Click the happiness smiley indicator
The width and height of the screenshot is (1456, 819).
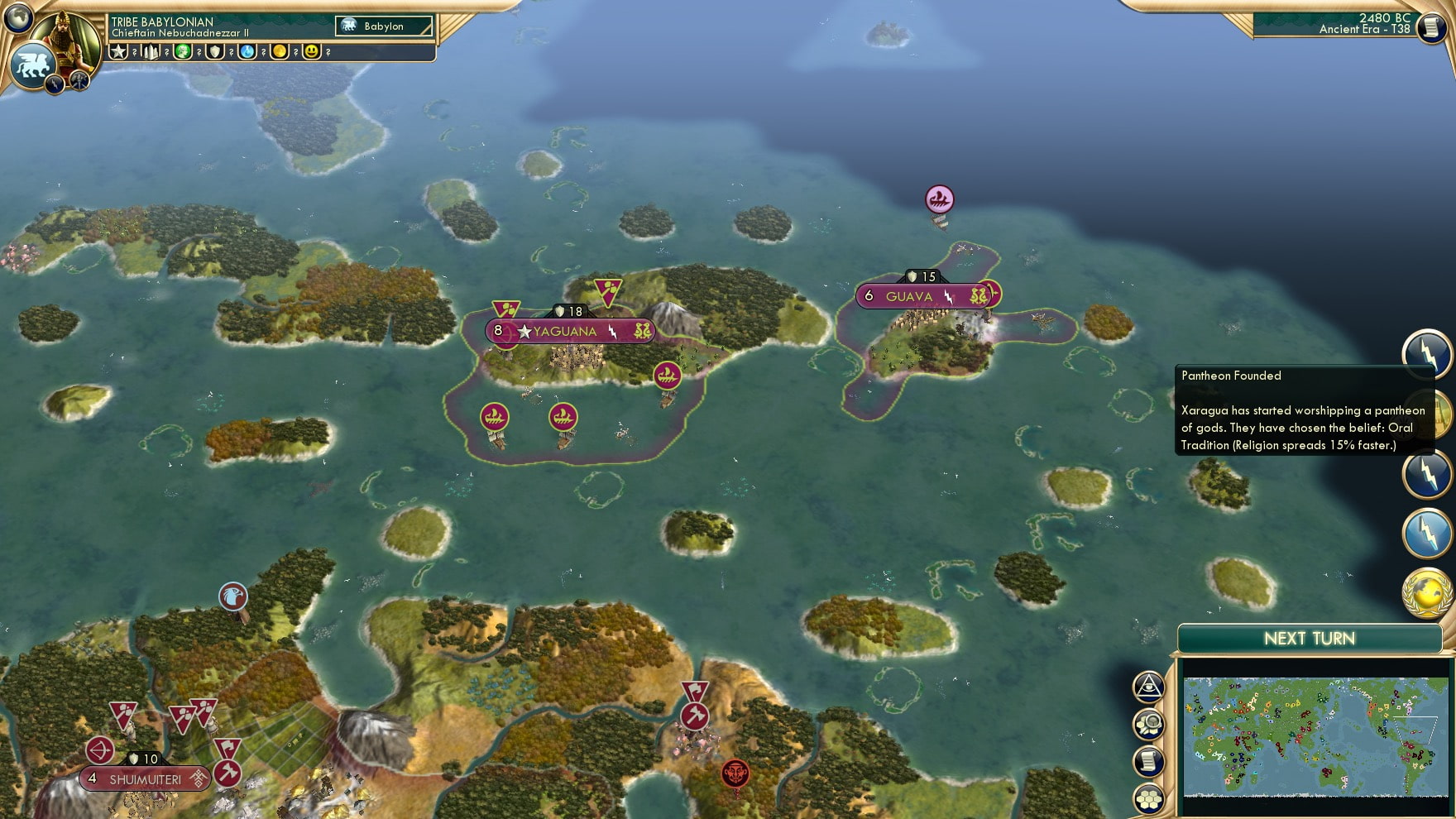click(x=312, y=52)
